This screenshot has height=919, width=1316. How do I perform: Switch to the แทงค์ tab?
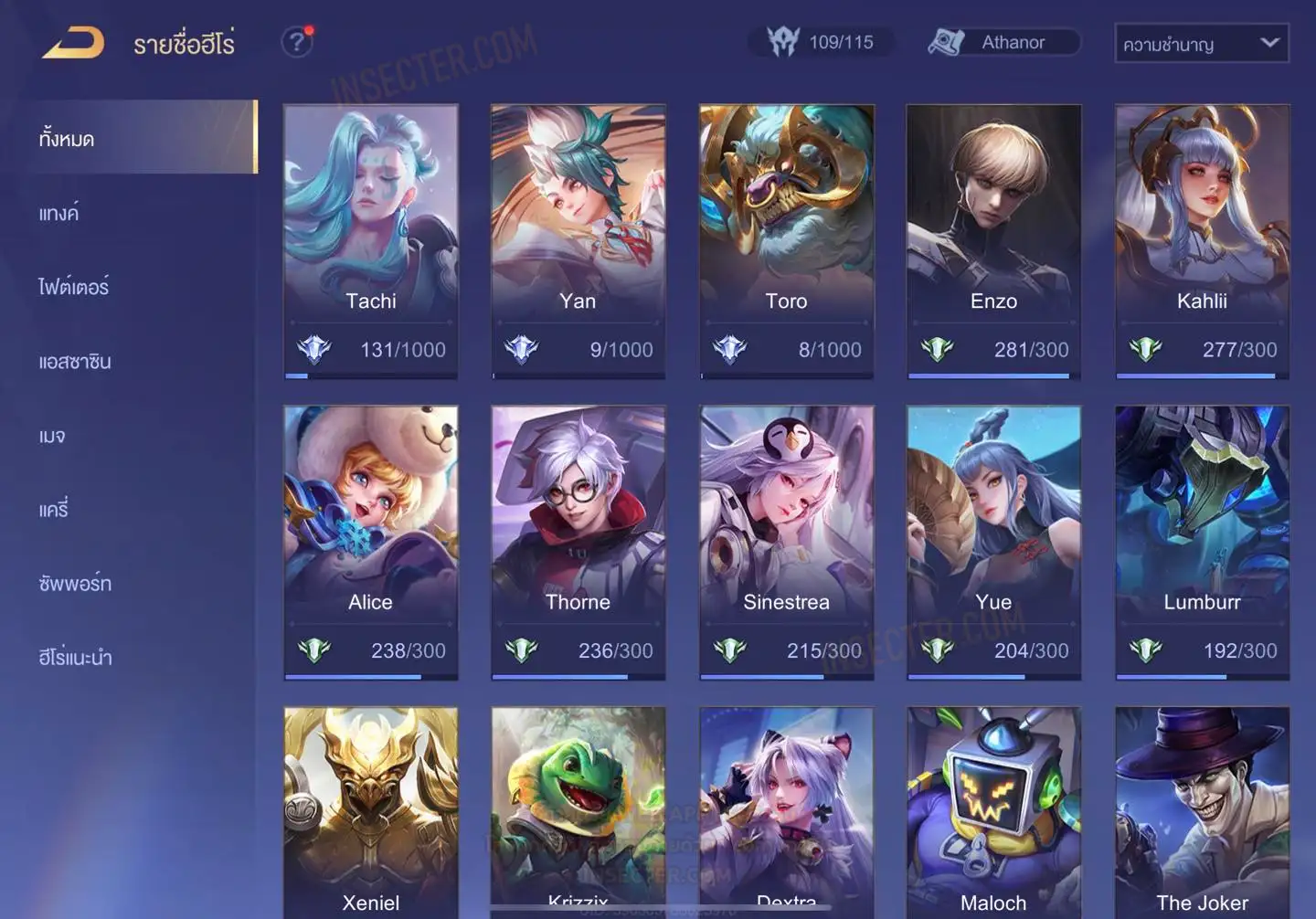tap(59, 214)
